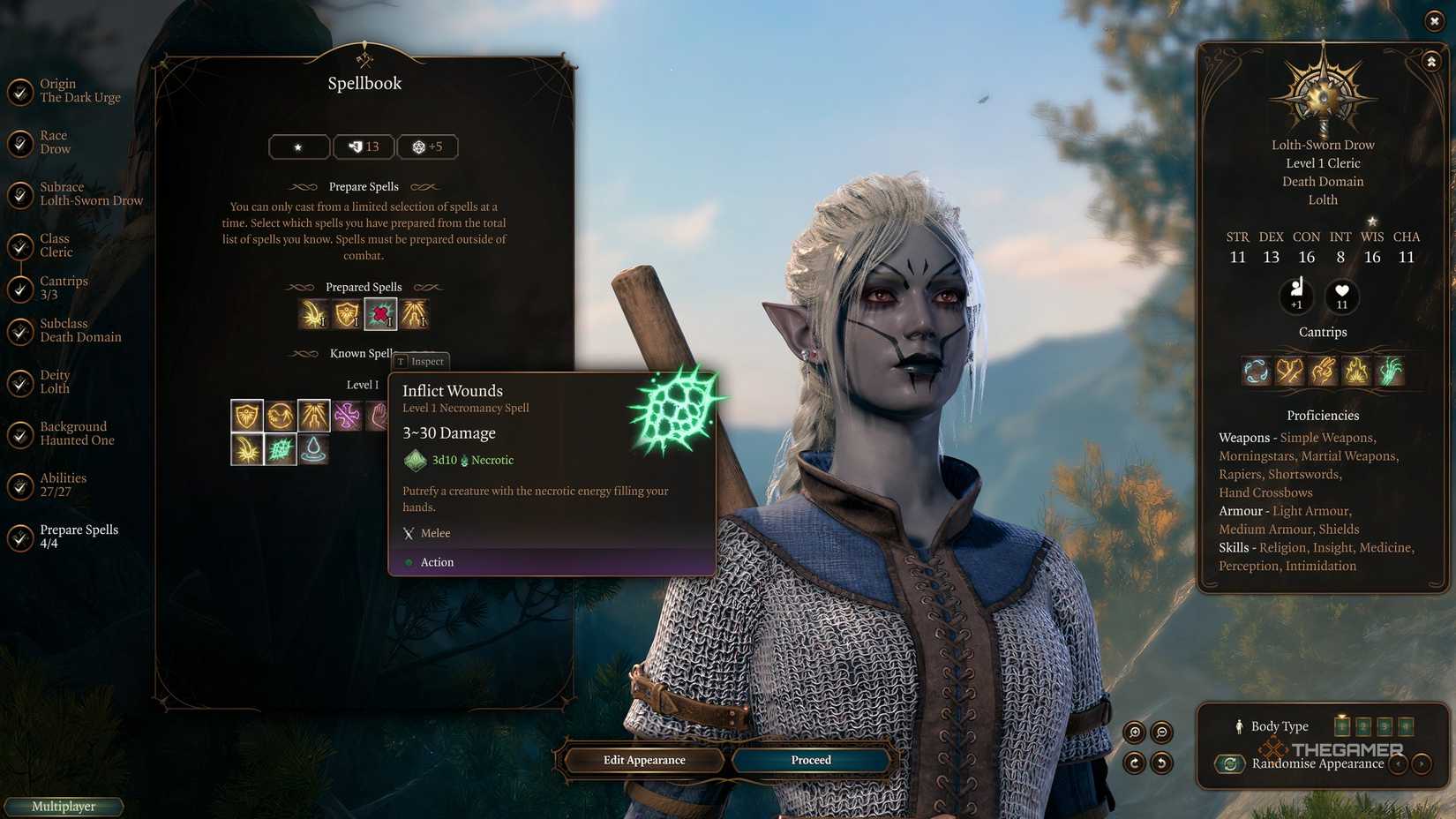Select the Inflict Wounds icon under Prepared Spells
This screenshot has width=1456, height=819.
pyautogui.click(x=380, y=313)
